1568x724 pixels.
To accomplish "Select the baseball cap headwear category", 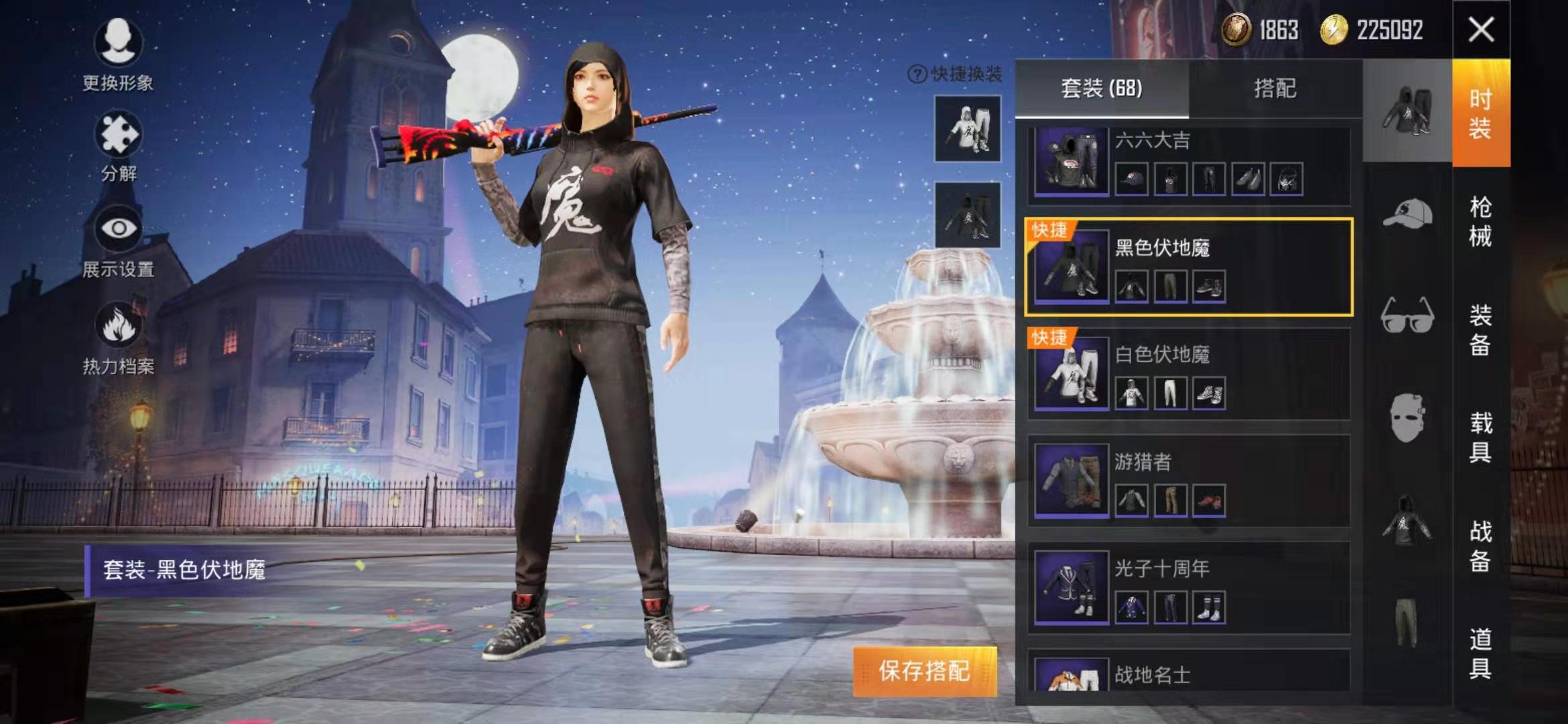I will click(1407, 215).
